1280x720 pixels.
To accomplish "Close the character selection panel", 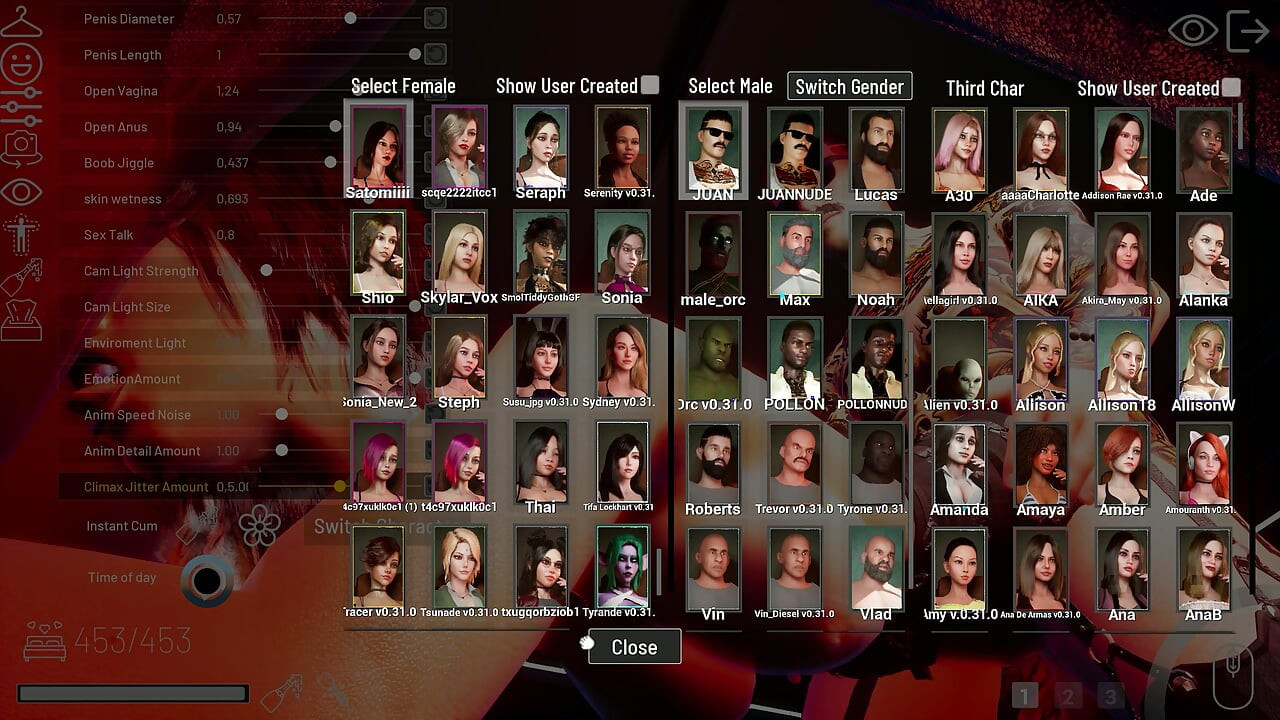I will pos(634,647).
